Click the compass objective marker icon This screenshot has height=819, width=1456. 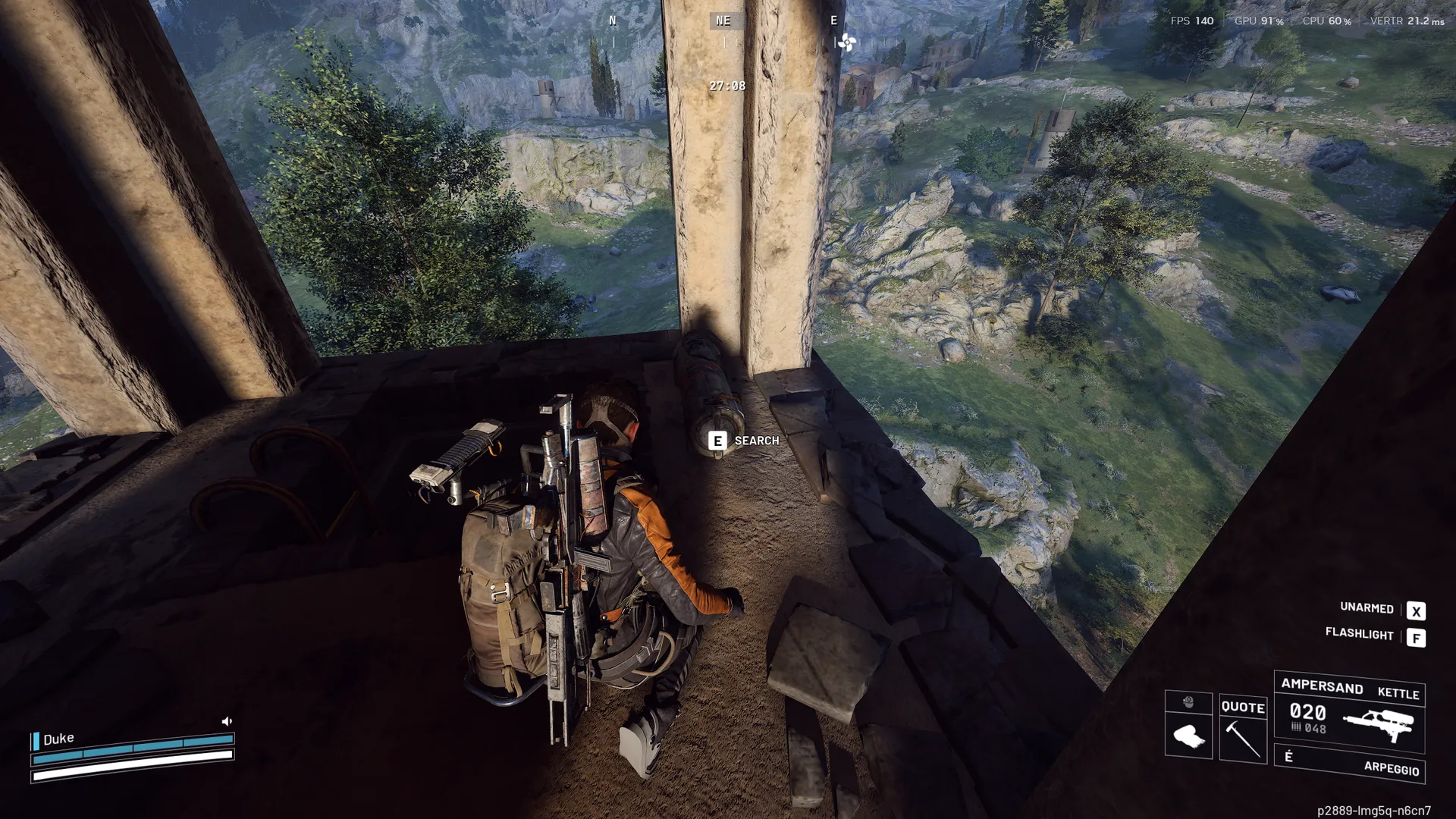847,42
